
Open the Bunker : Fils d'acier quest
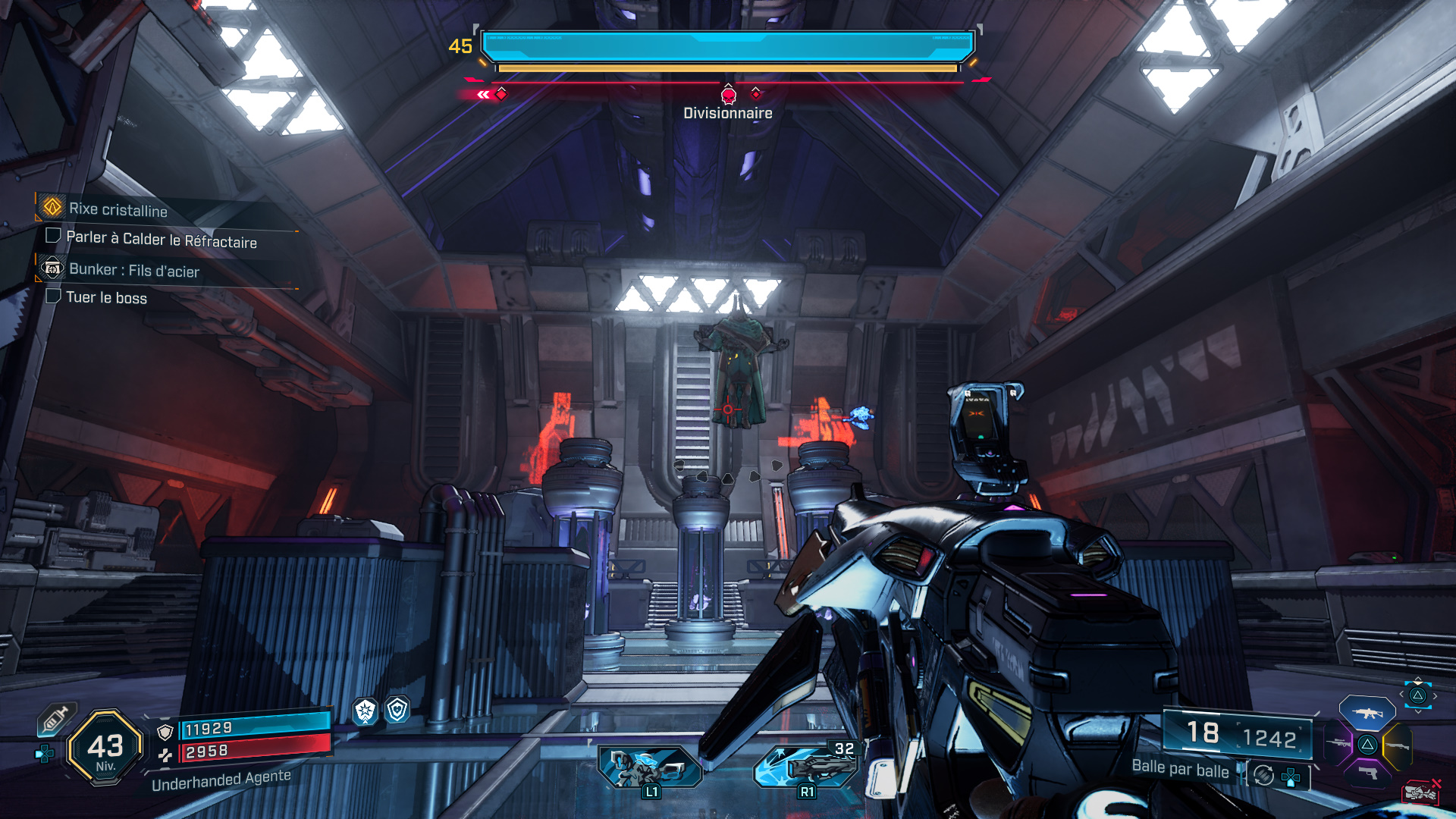click(133, 270)
